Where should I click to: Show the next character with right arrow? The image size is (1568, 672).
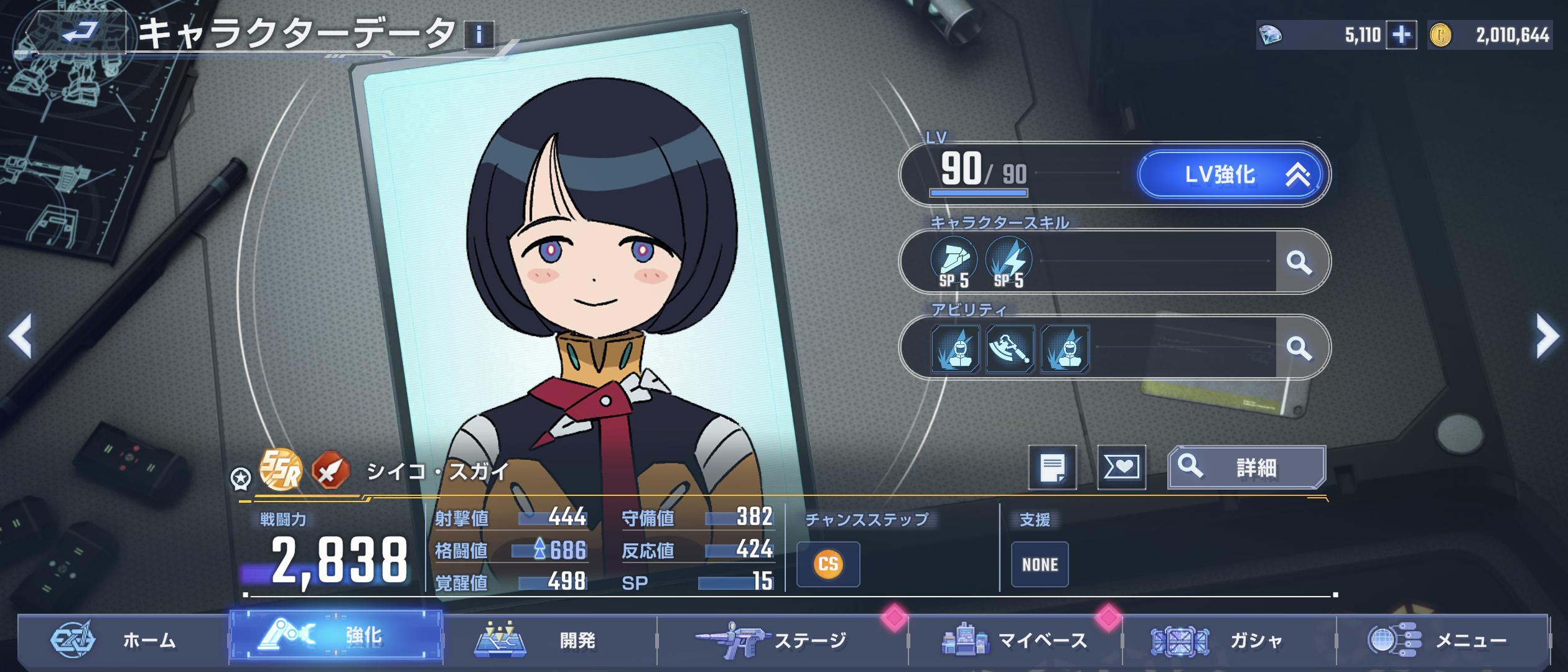(1547, 337)
